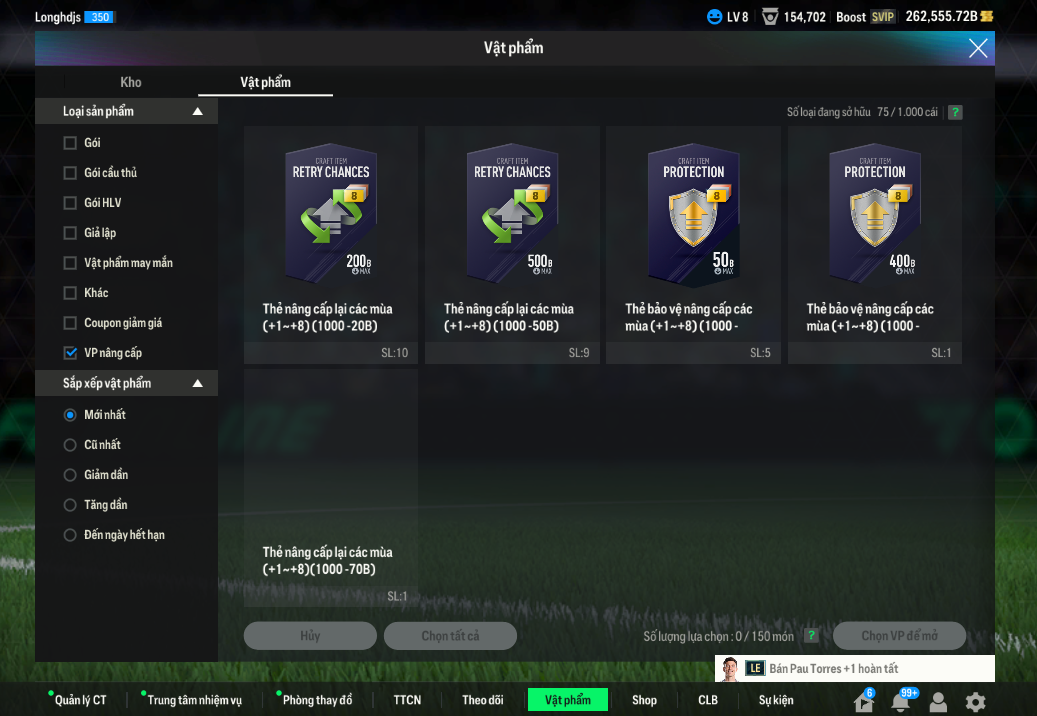Image resolution: width=1037 pixels, height=716 pixels.
Task: Uncheck the VP nâng cấp filter
Action: [x=70, y=353]
